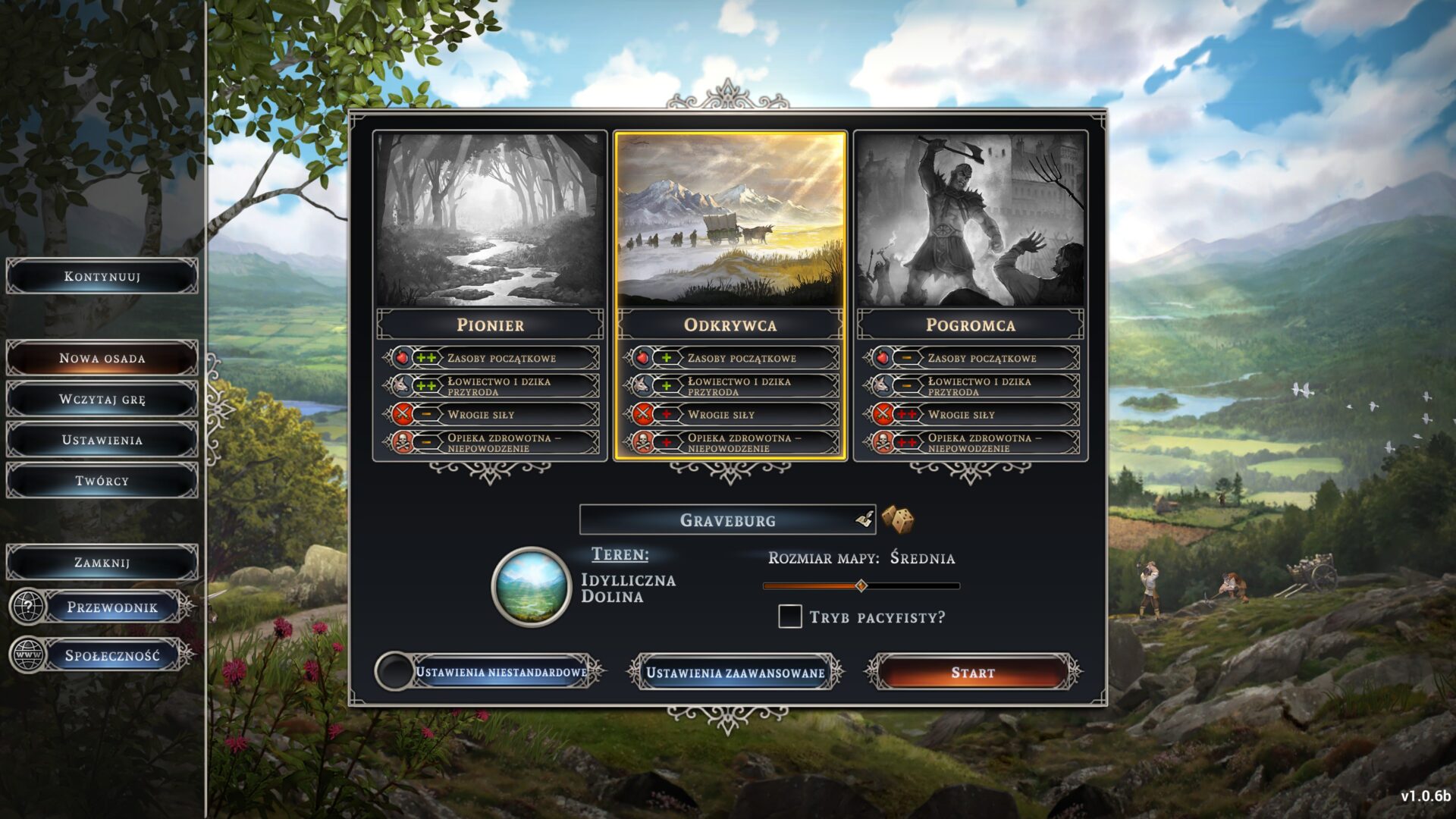Select Nowa Osada in the main menu

tap(102, 358)
